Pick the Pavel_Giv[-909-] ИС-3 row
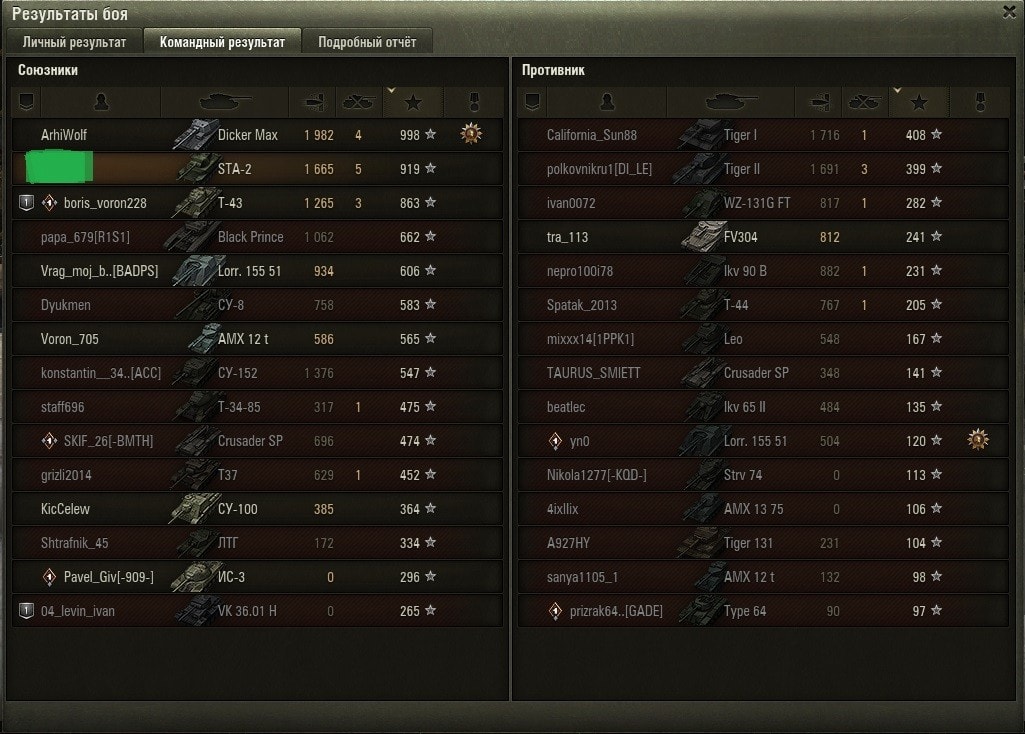 click(x=109, y=577)
